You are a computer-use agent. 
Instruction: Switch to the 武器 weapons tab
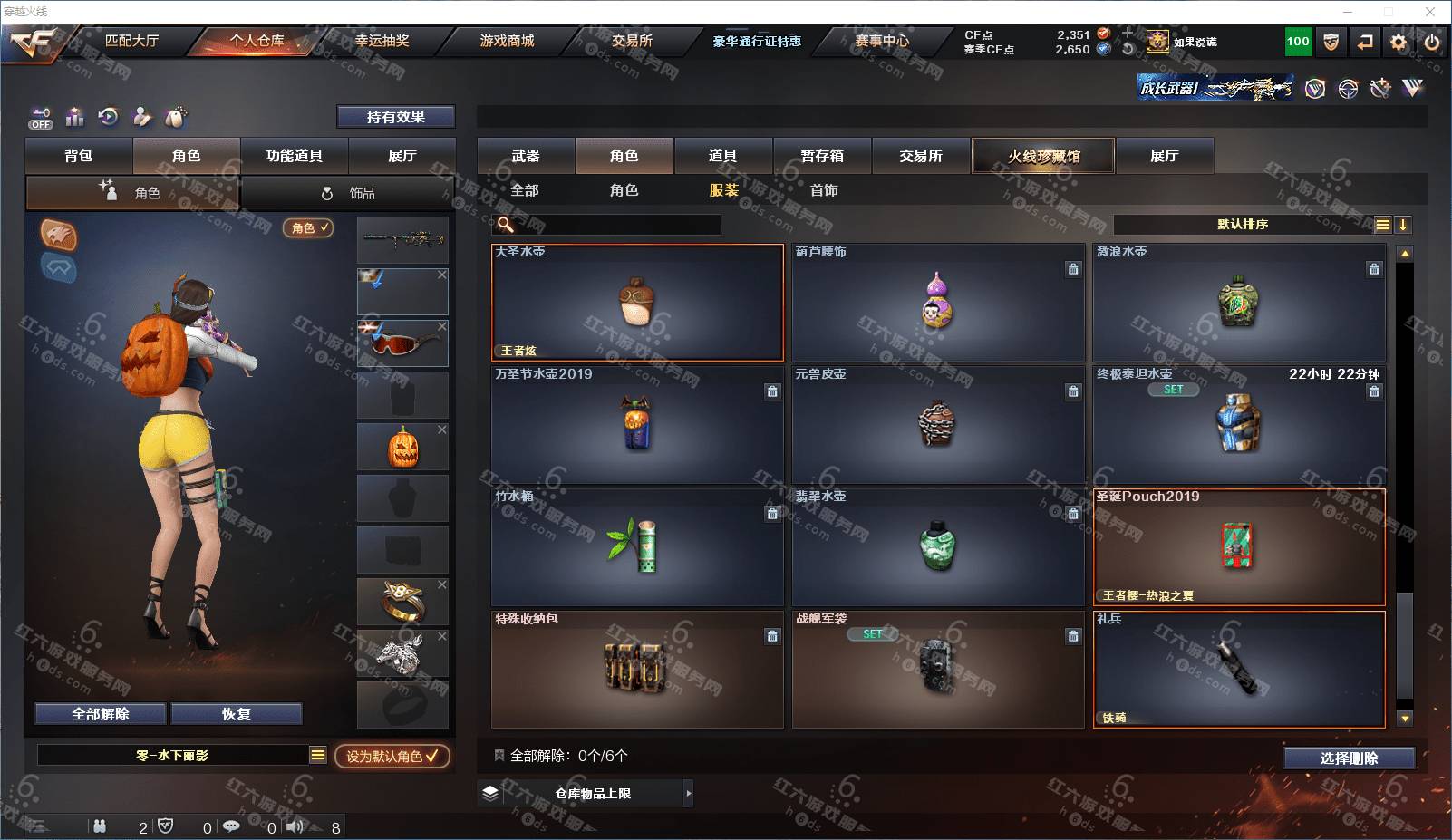526,156
